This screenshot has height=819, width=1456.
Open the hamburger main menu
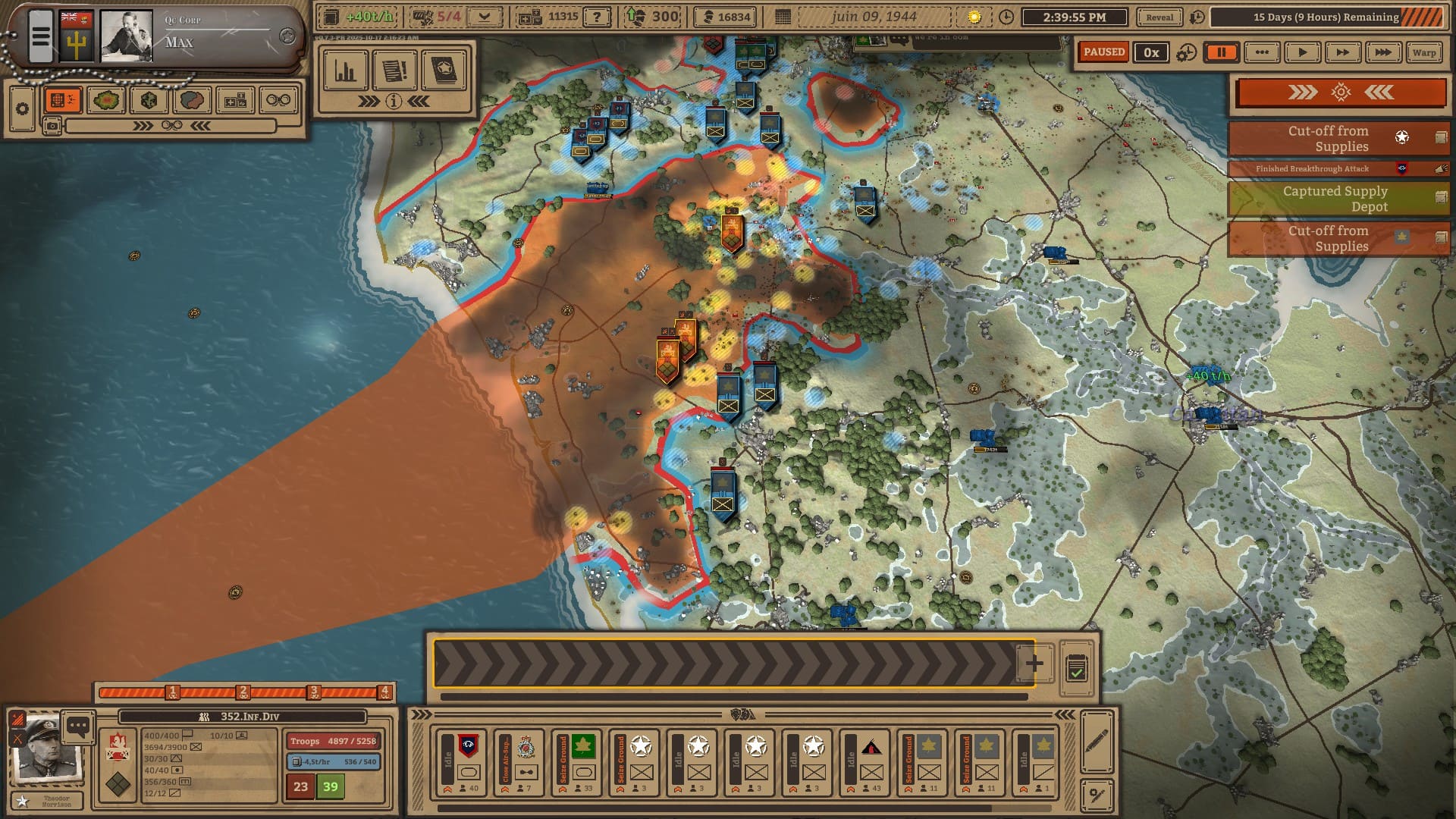(x=41, y=36)
